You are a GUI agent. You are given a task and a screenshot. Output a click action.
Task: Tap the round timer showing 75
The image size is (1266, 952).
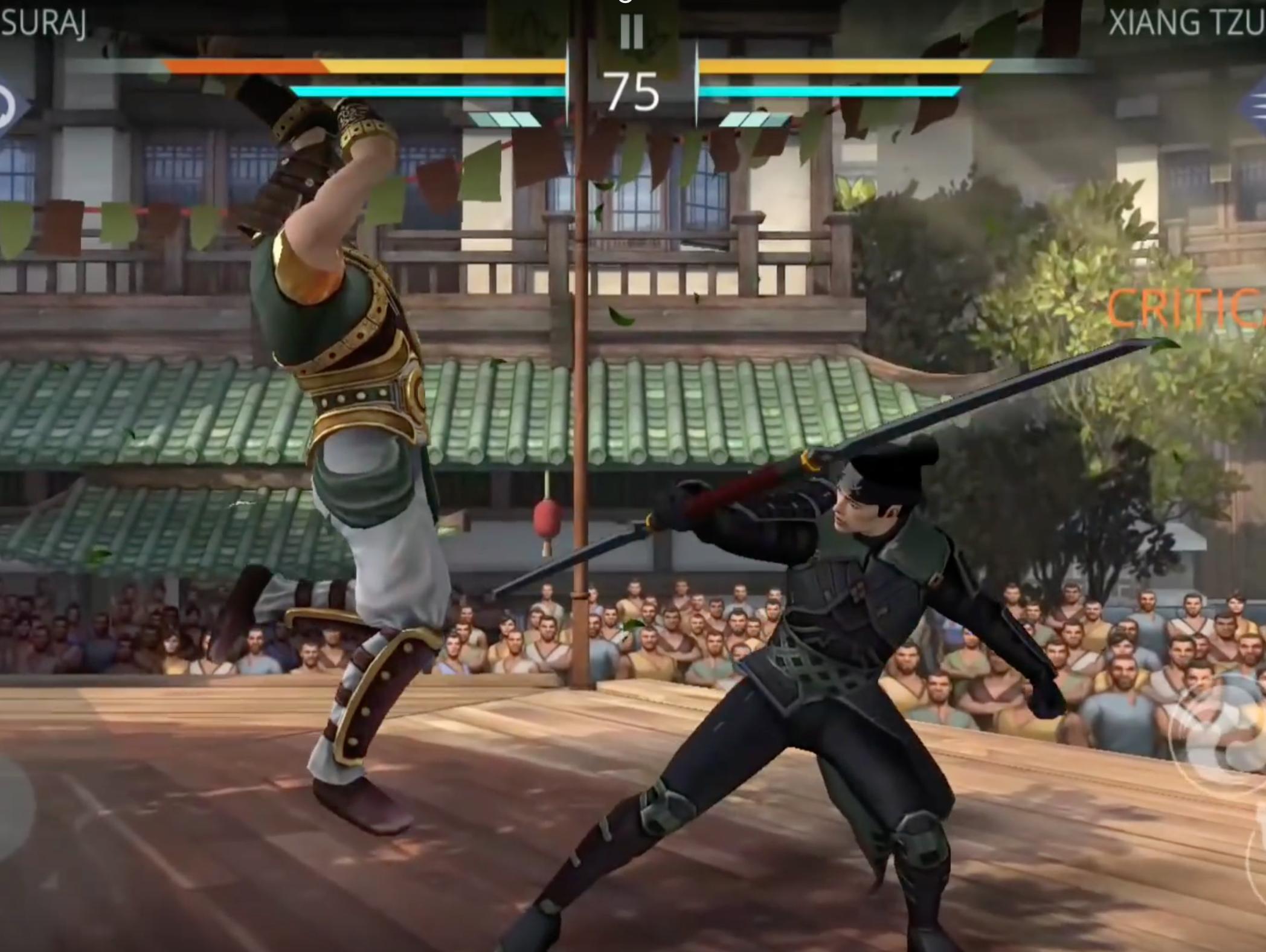(x=630, y=91)
